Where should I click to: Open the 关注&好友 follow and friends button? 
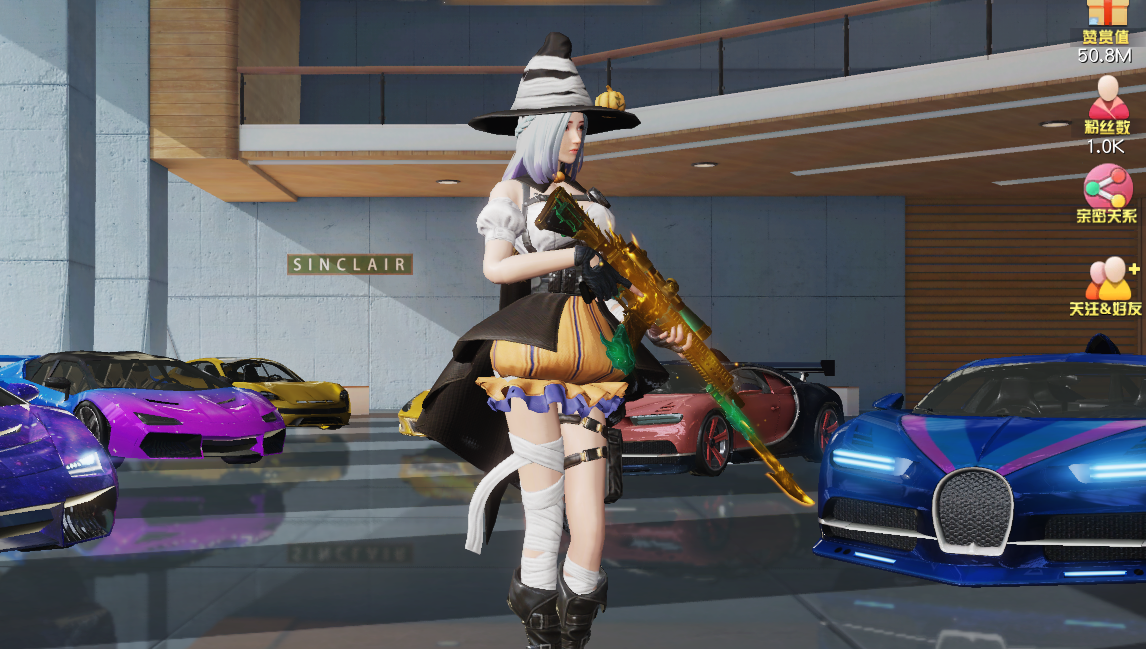[1108, 278]
